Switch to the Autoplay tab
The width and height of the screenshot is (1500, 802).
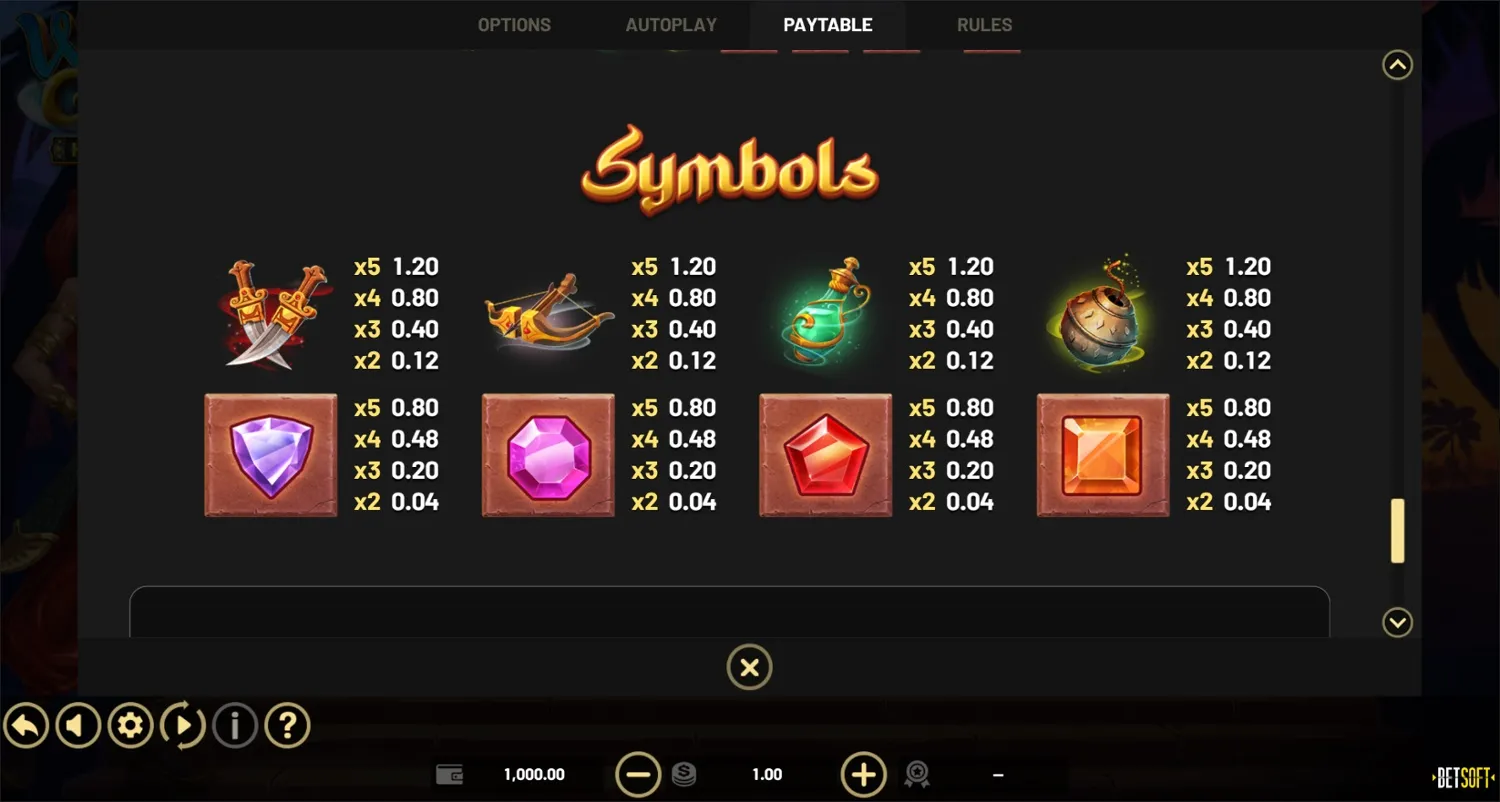click(672, 24)
